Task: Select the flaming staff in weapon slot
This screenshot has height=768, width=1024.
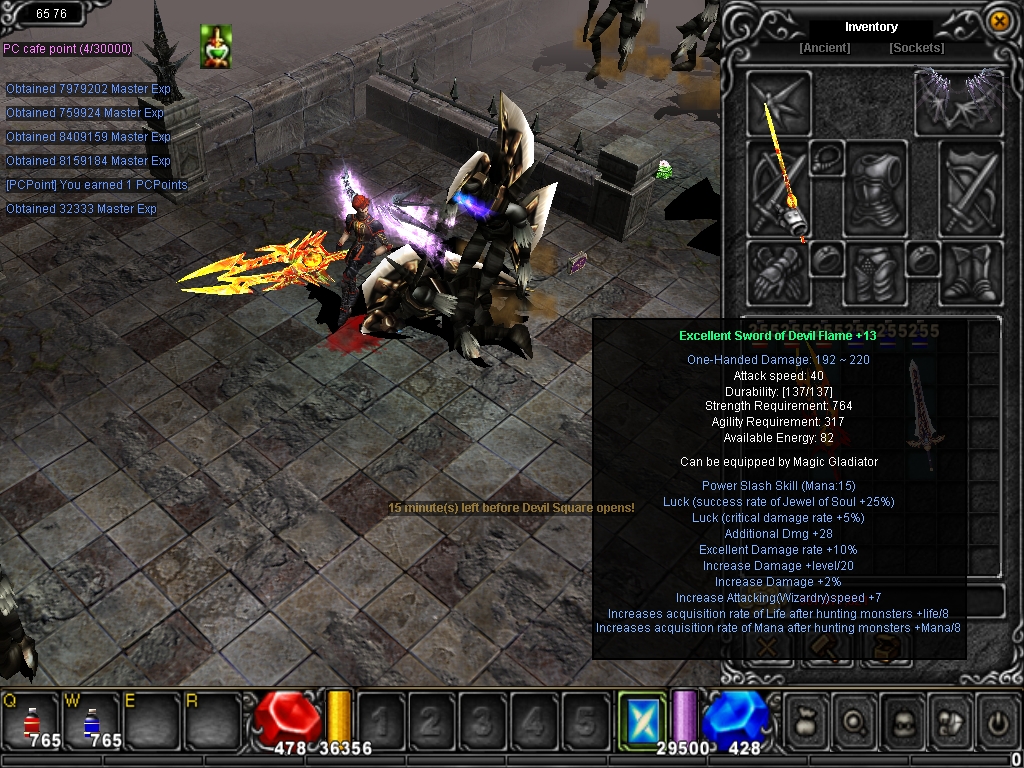Action: [x=780, y=188]
